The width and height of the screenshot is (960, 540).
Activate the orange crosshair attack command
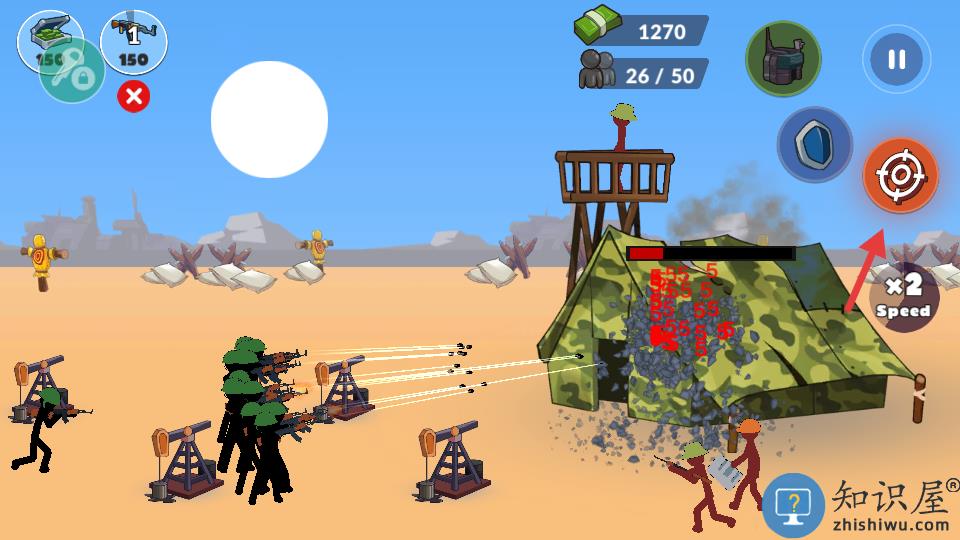click(x=900, y=176)
